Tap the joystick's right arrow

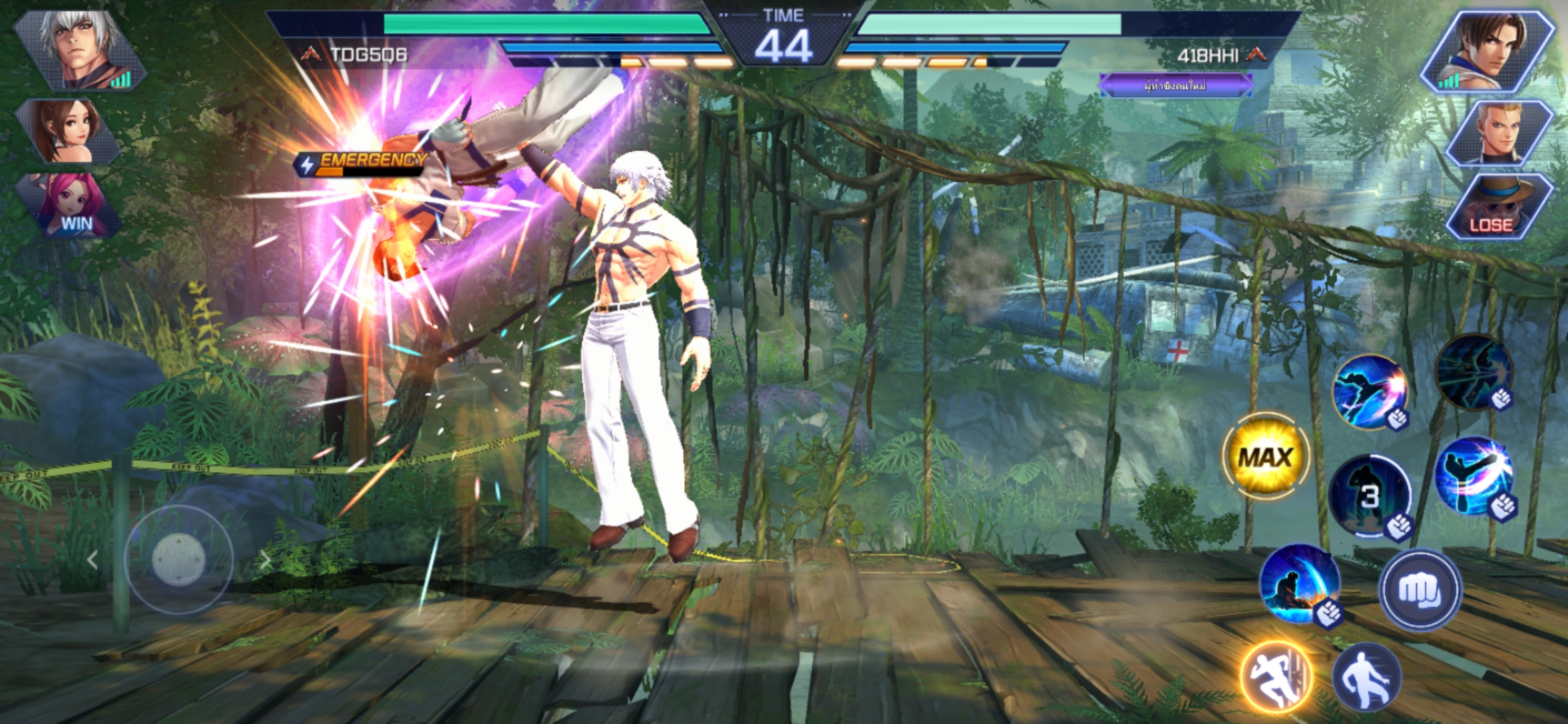coord(265,560)
